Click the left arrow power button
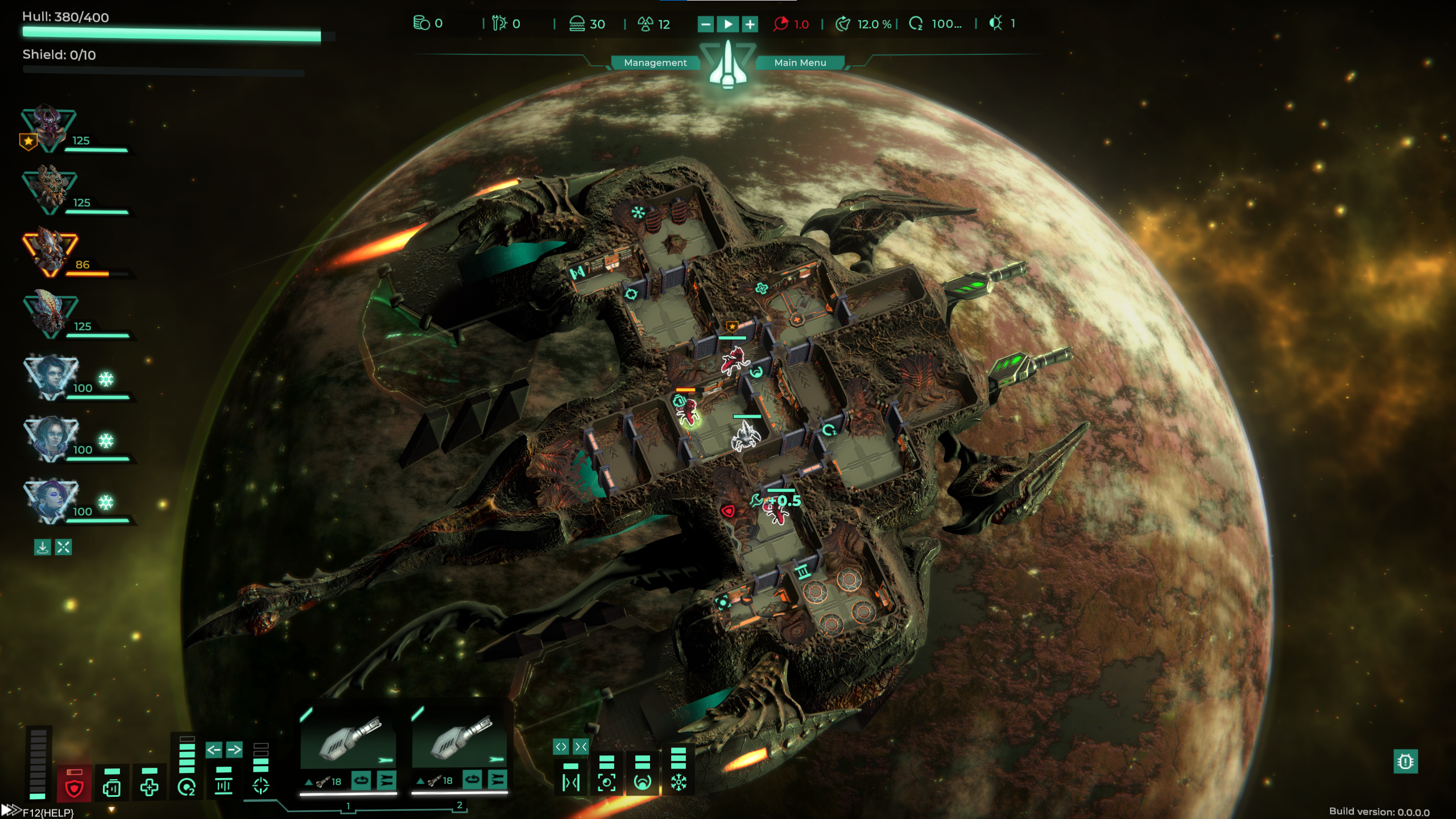Viewport: 1456px width, 819px height. click(214, 750)
